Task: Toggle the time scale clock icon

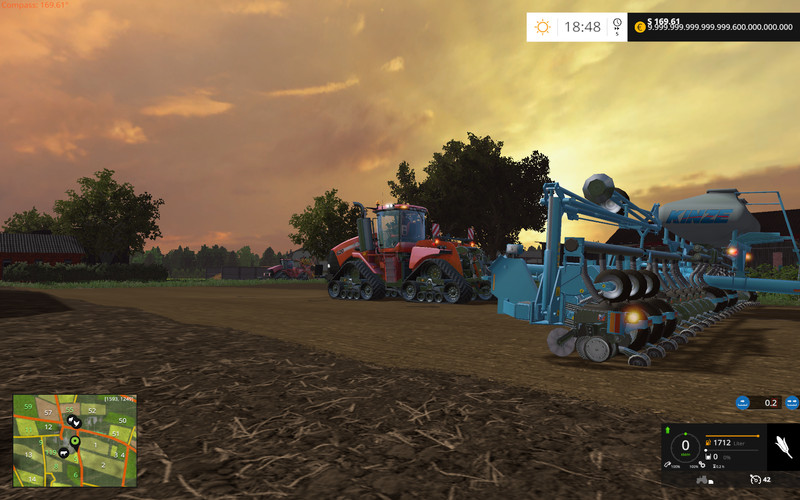Action: click(617, 23)
